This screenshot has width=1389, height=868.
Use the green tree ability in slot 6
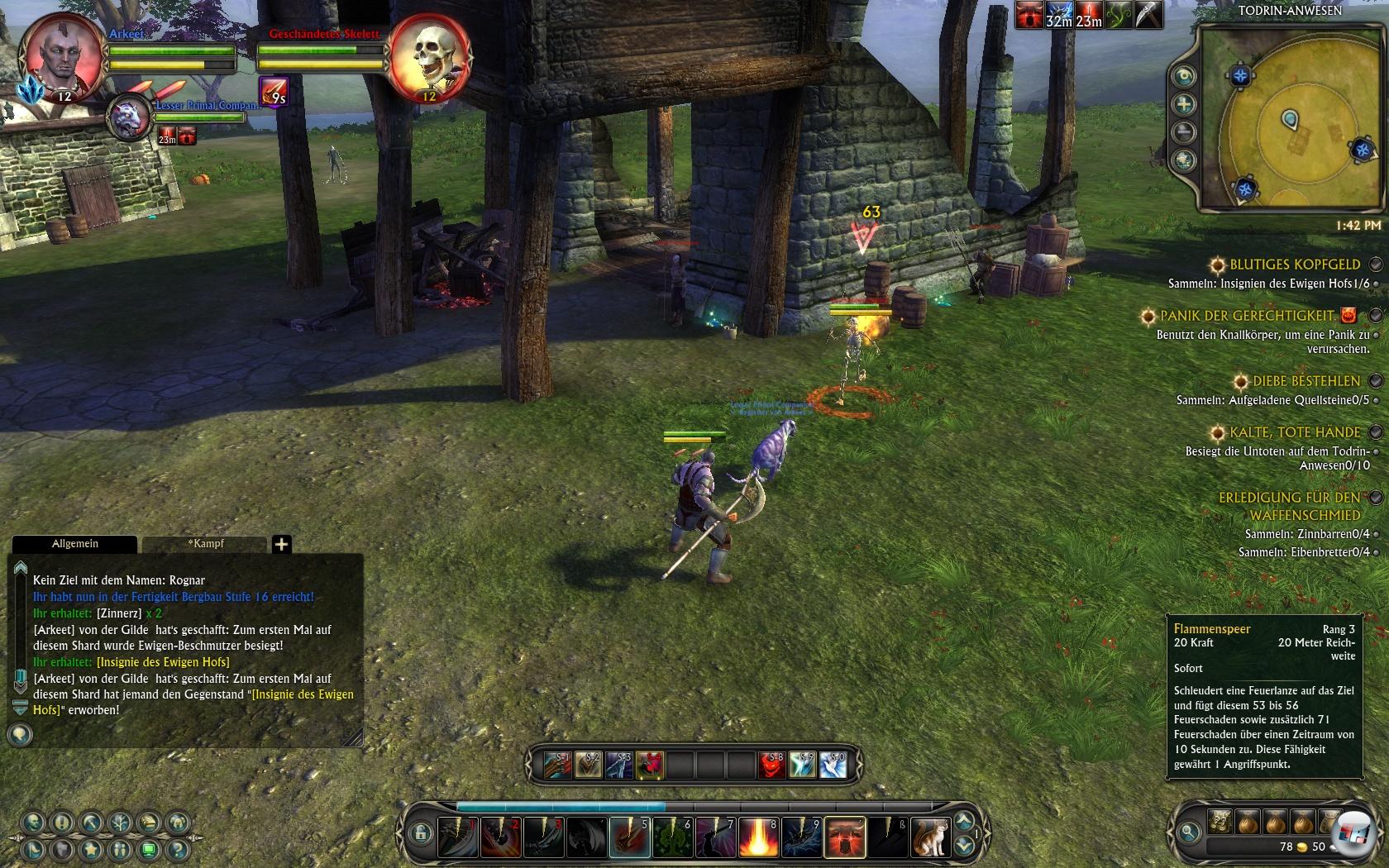point(671,837)
